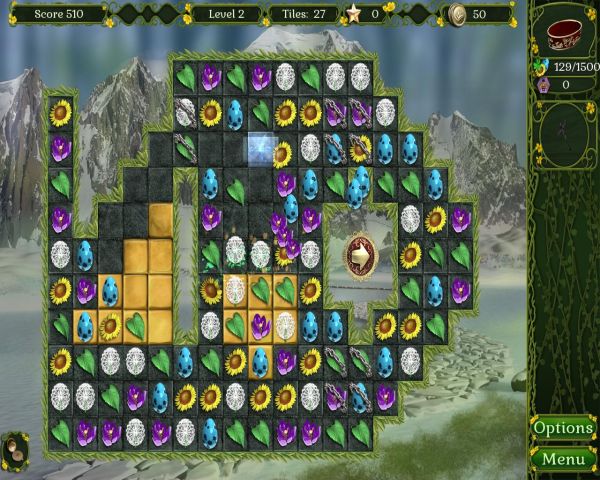Open the Options menu
Viewport: 600px width, 480px height.
563,428
